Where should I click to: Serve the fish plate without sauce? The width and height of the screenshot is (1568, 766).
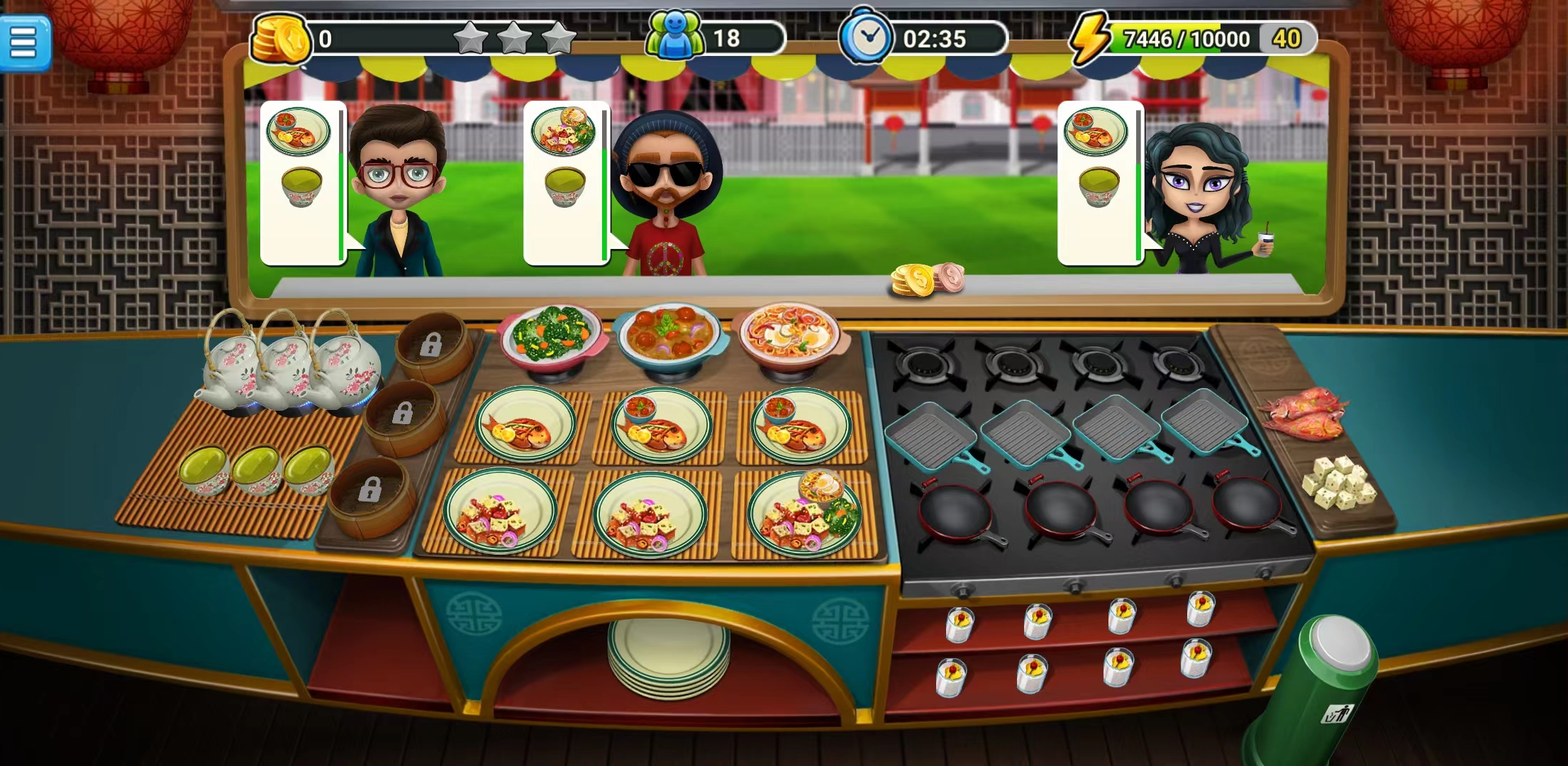pos(525,424)
